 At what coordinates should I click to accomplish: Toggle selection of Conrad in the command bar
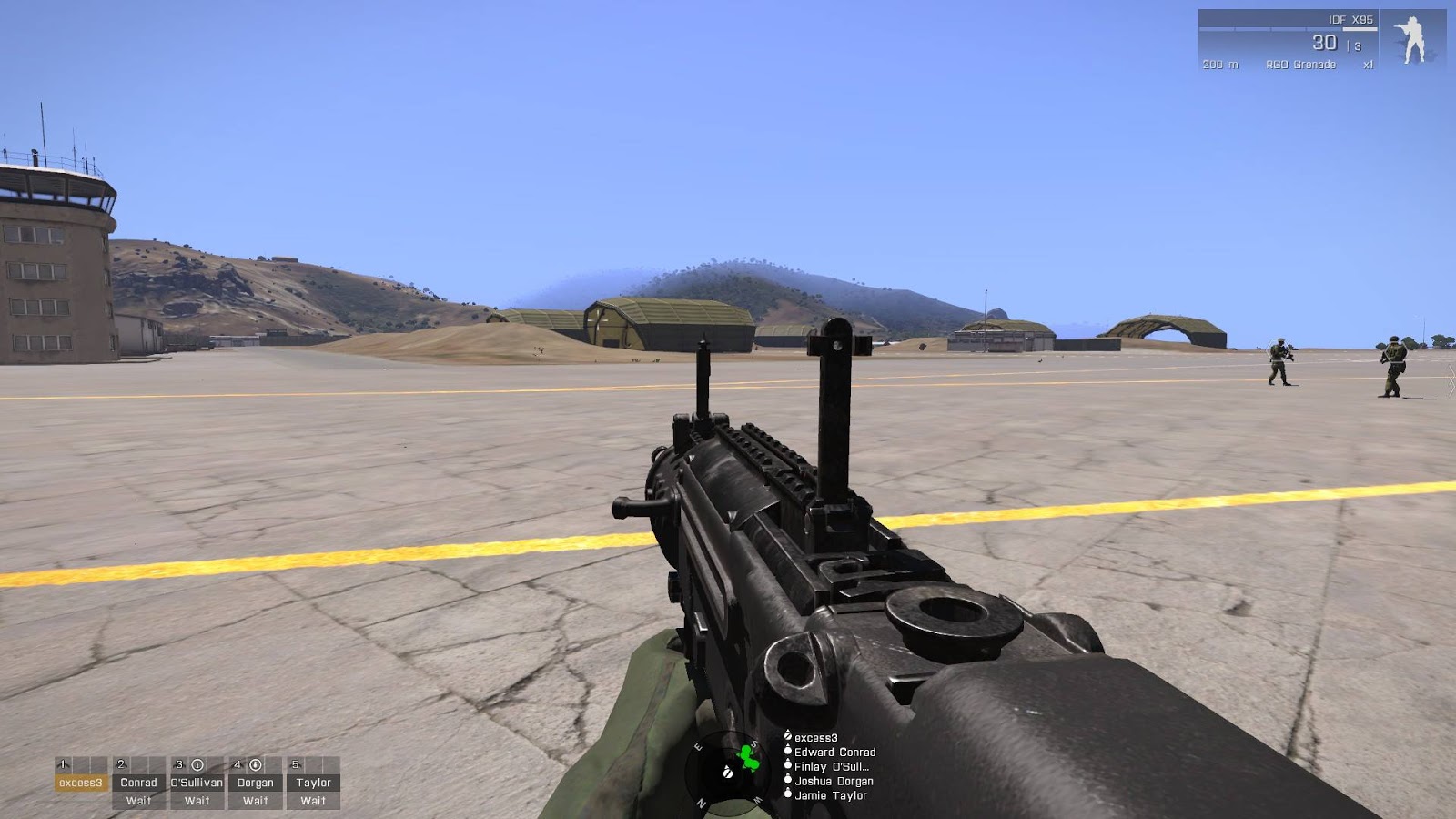tap(139, 782)
